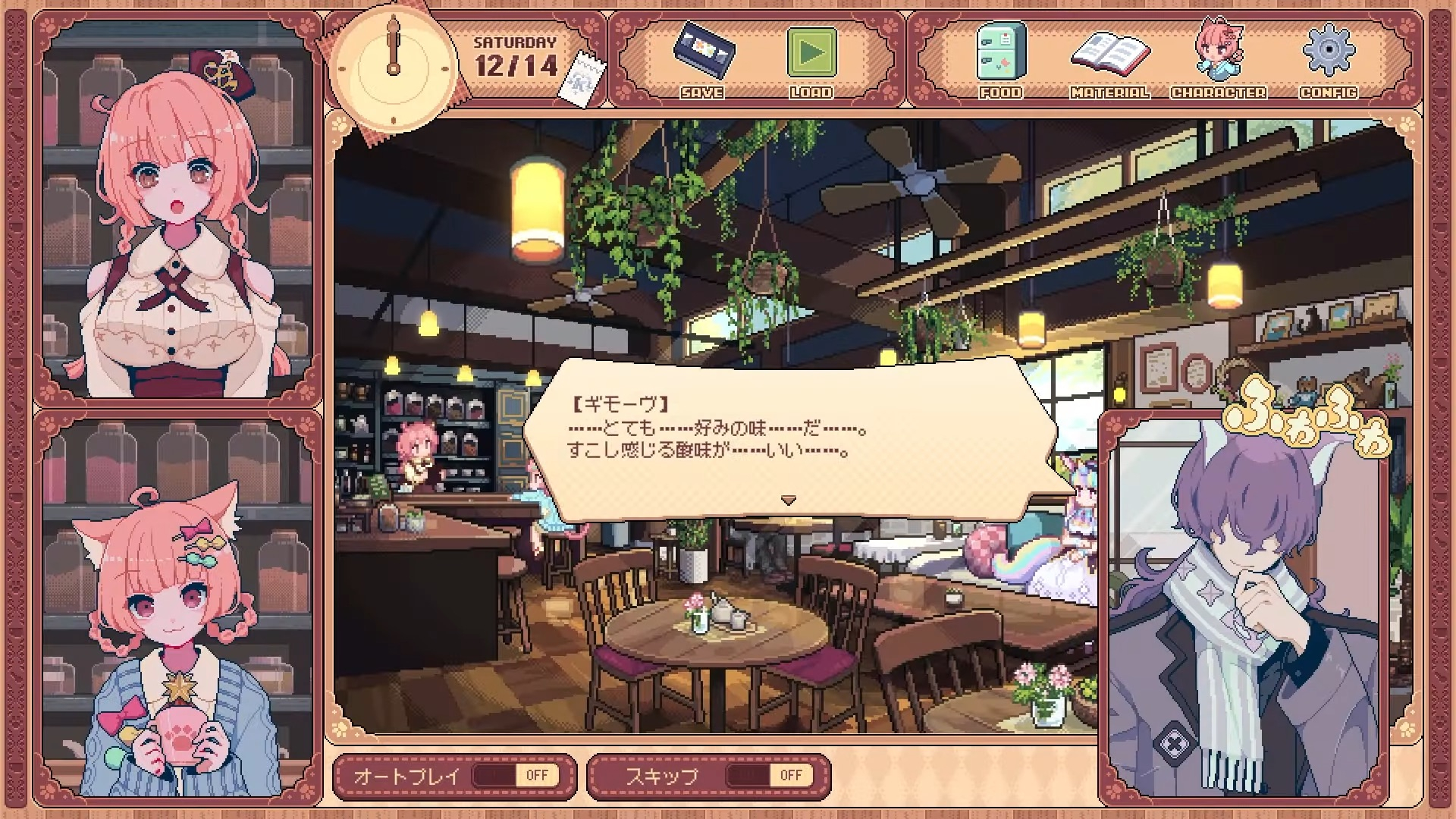Click the clock face icon

tap(391, 68)
